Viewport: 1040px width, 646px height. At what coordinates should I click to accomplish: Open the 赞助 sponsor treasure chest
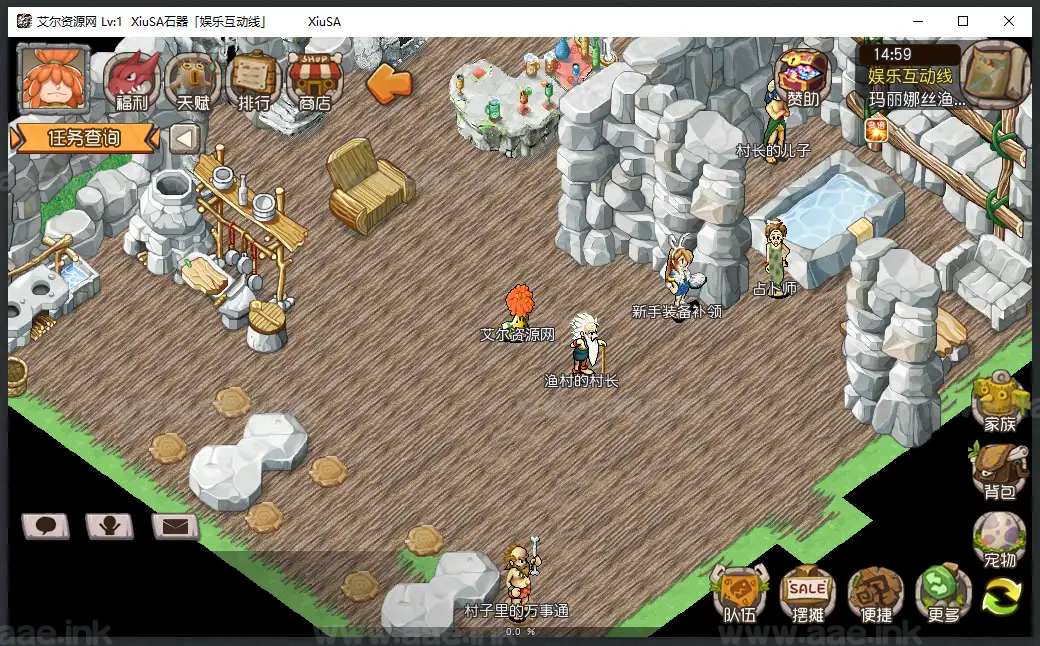tap(802, 78)
